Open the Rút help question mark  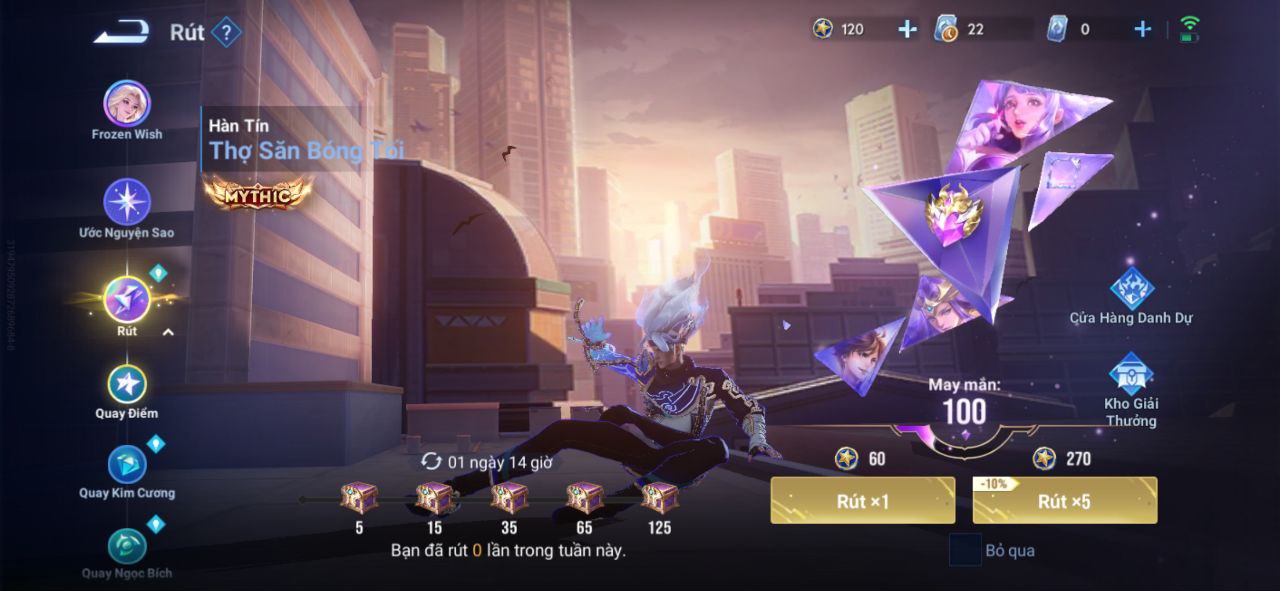click(x=227, y=33)
